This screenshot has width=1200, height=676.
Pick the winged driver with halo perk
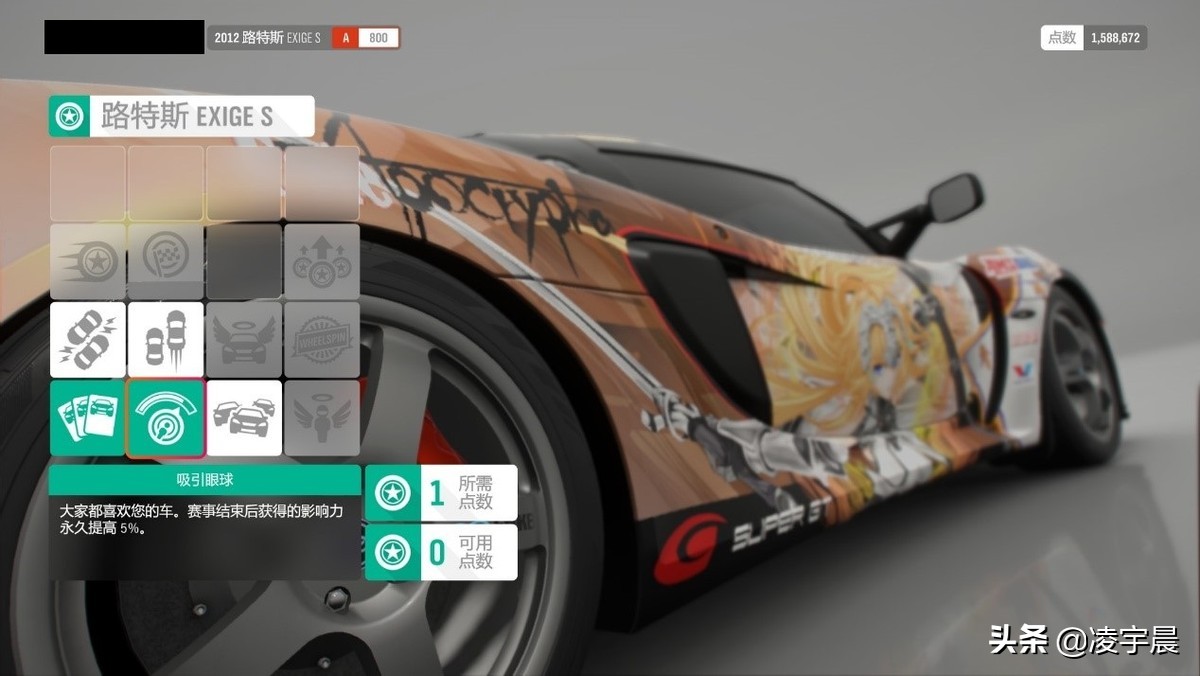[x=322, y=417]
